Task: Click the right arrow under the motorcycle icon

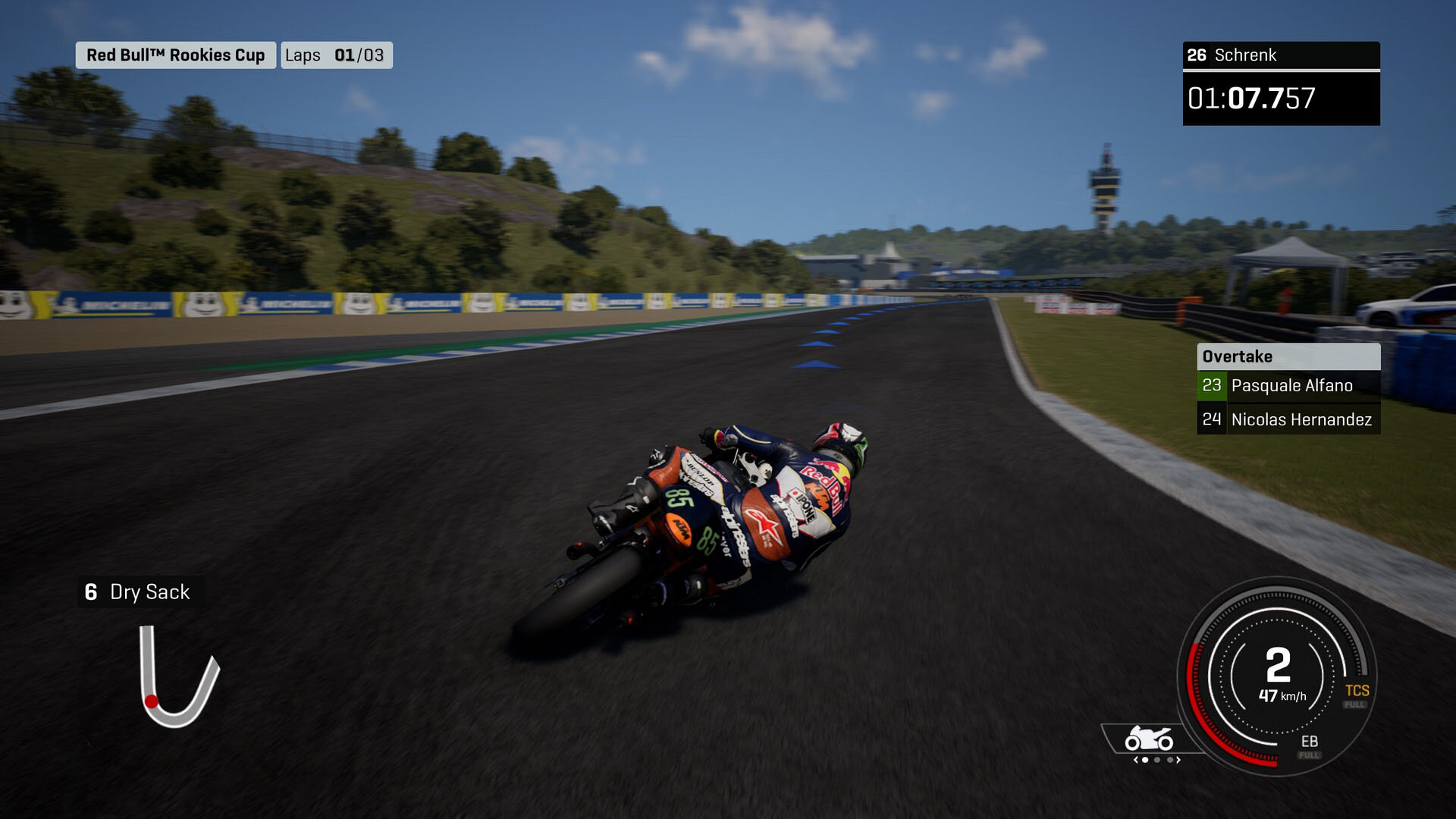Action: click(x=1178, y=760)
